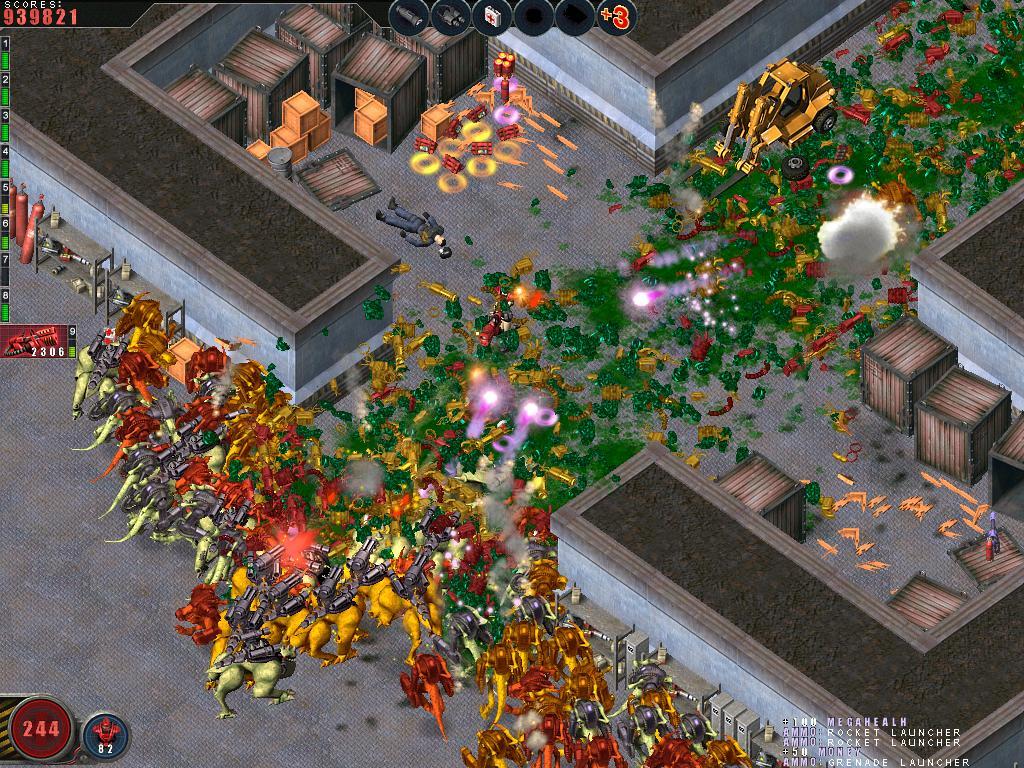Screen dimensions: 1024x768
Task: Switch to weapon slot 7
Action: coord(5,270)
